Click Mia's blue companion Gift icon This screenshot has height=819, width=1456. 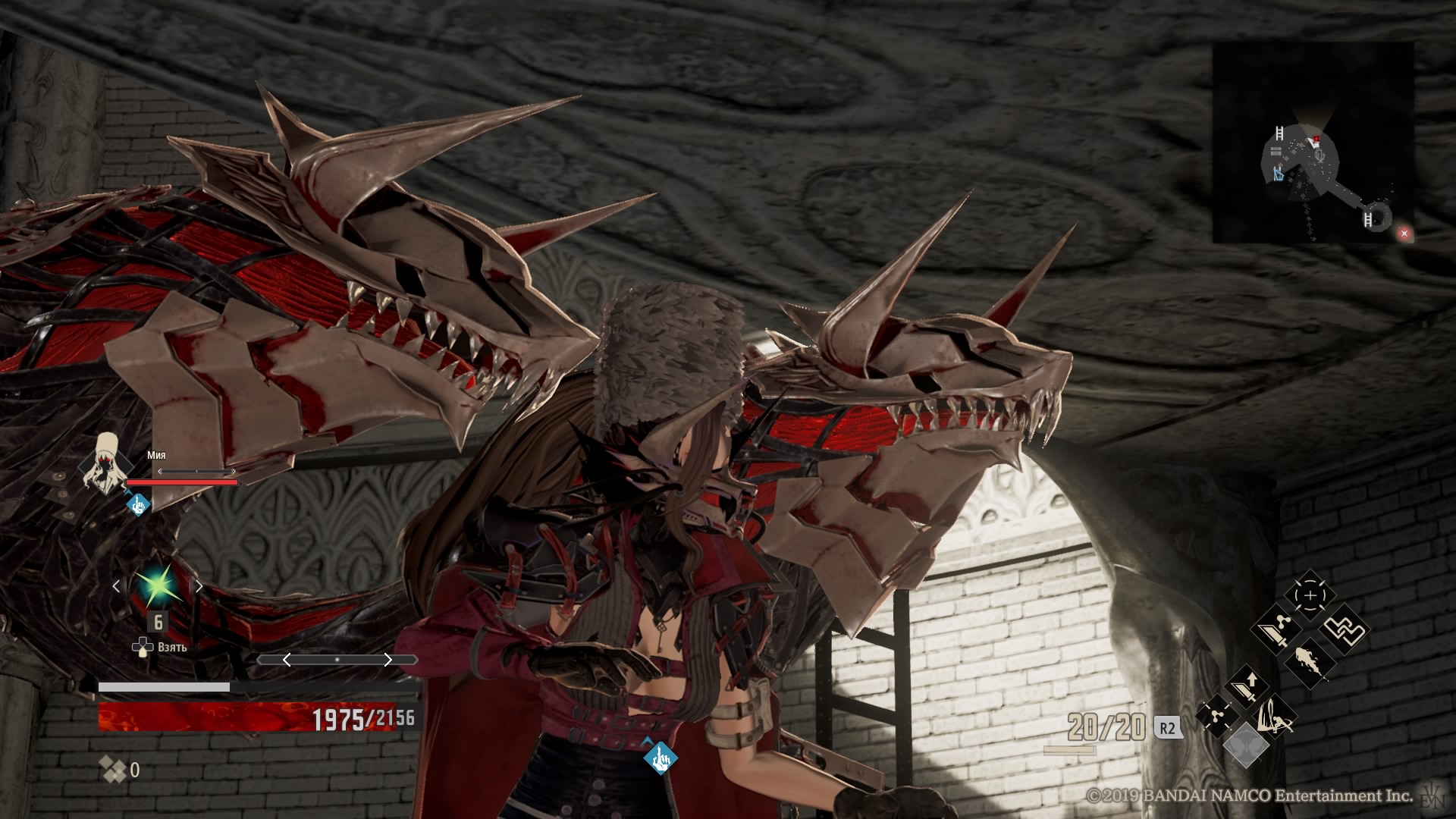137,505
